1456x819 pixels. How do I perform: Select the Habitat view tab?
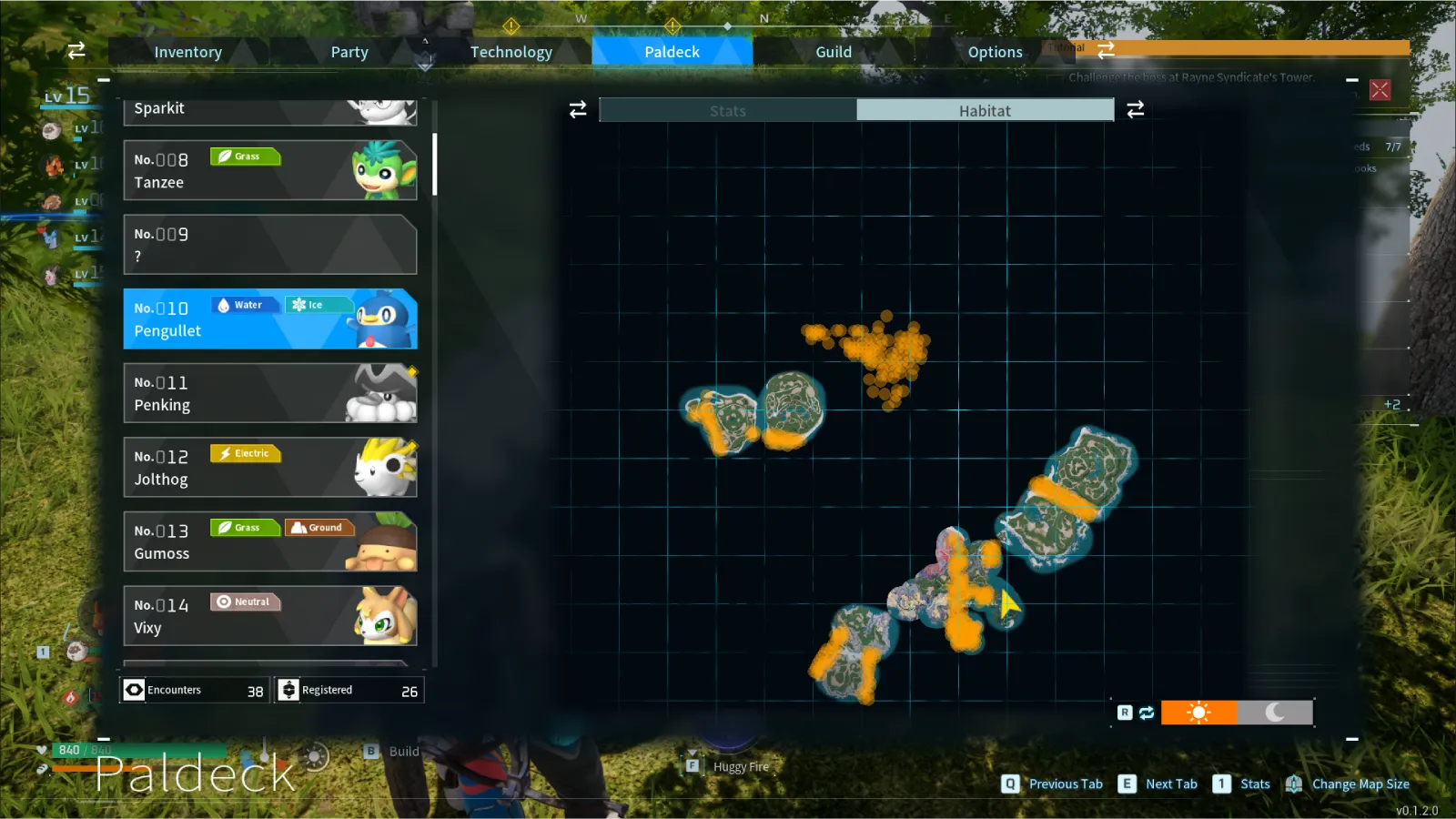pos(985,111)
